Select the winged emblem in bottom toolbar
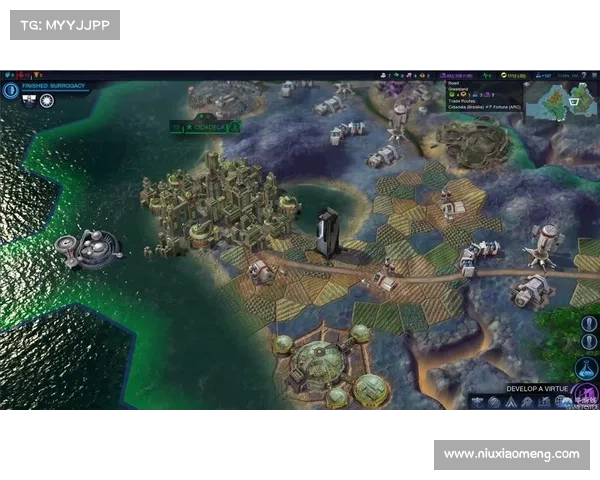 (x=479, y=402)
